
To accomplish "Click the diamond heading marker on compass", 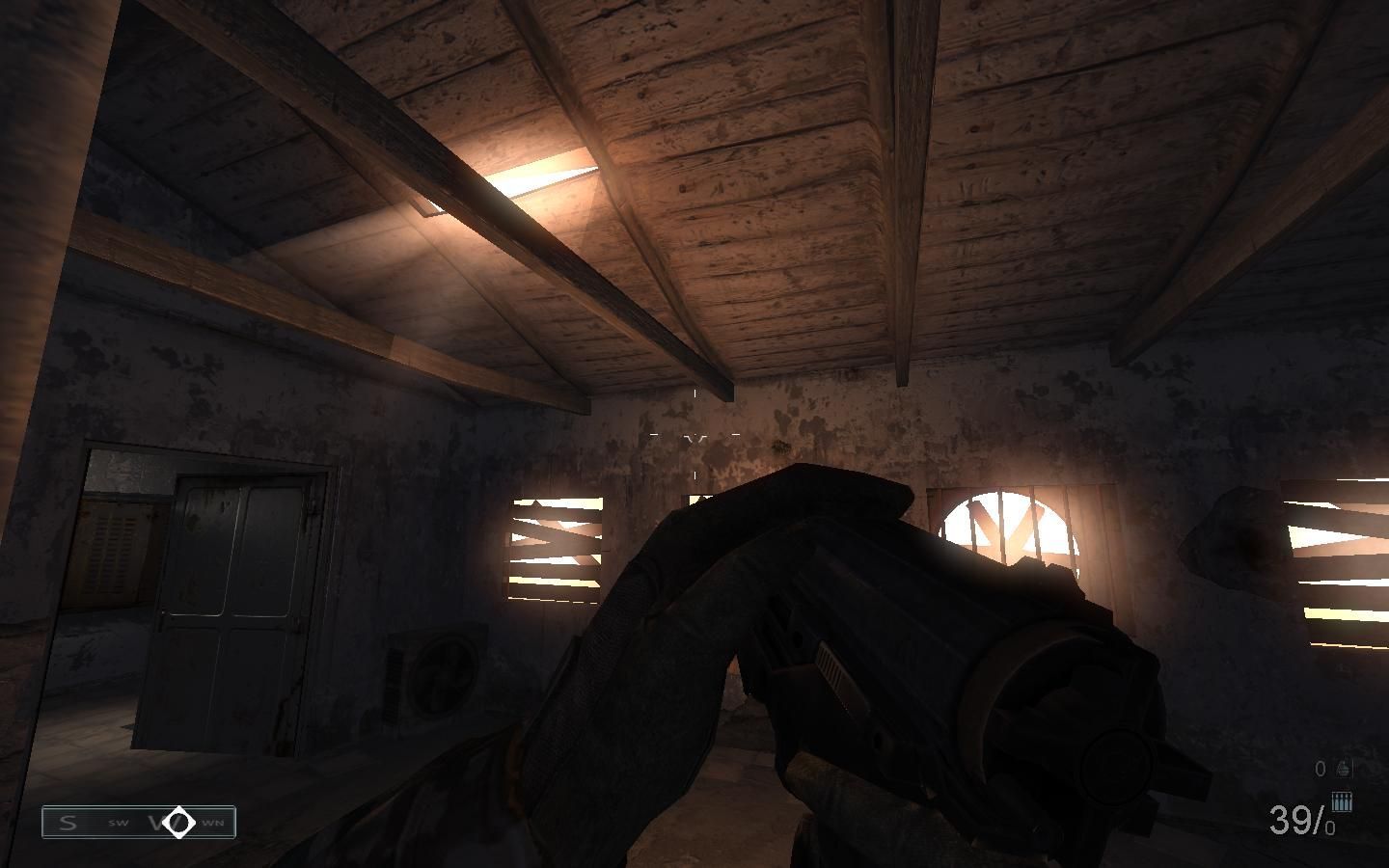I will click(x=178, y=822).
